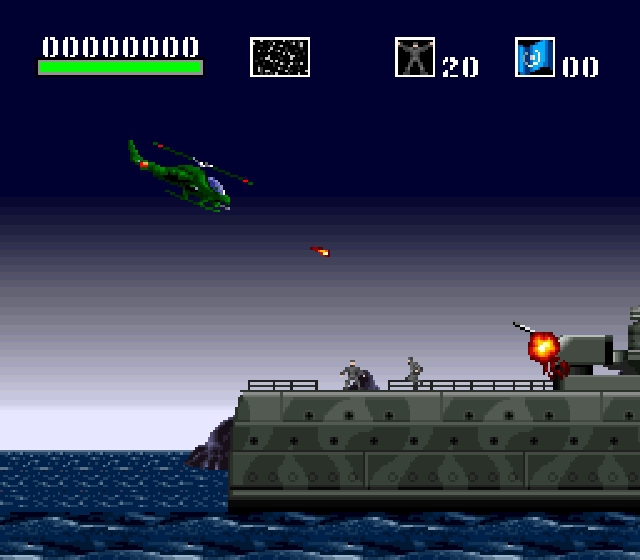The height and width of the screenshot is (560, 640).
Task: Click the blue shield item icon
Action: point(535,57)
